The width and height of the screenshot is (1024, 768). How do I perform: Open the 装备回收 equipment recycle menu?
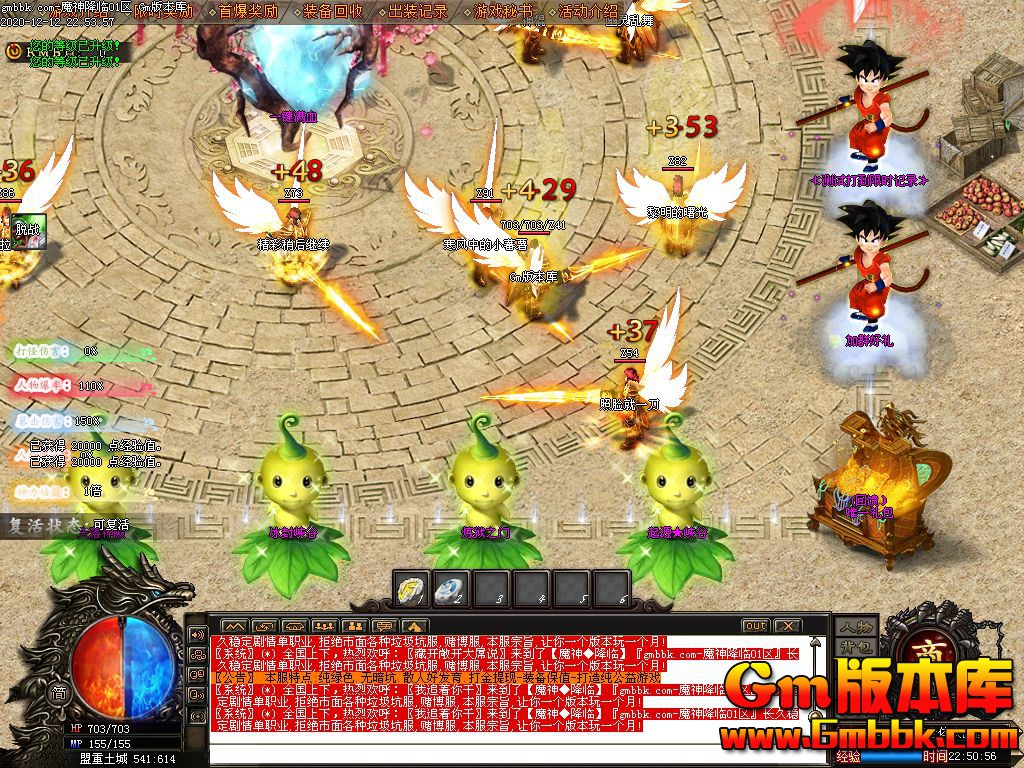(x=333, y=12)
